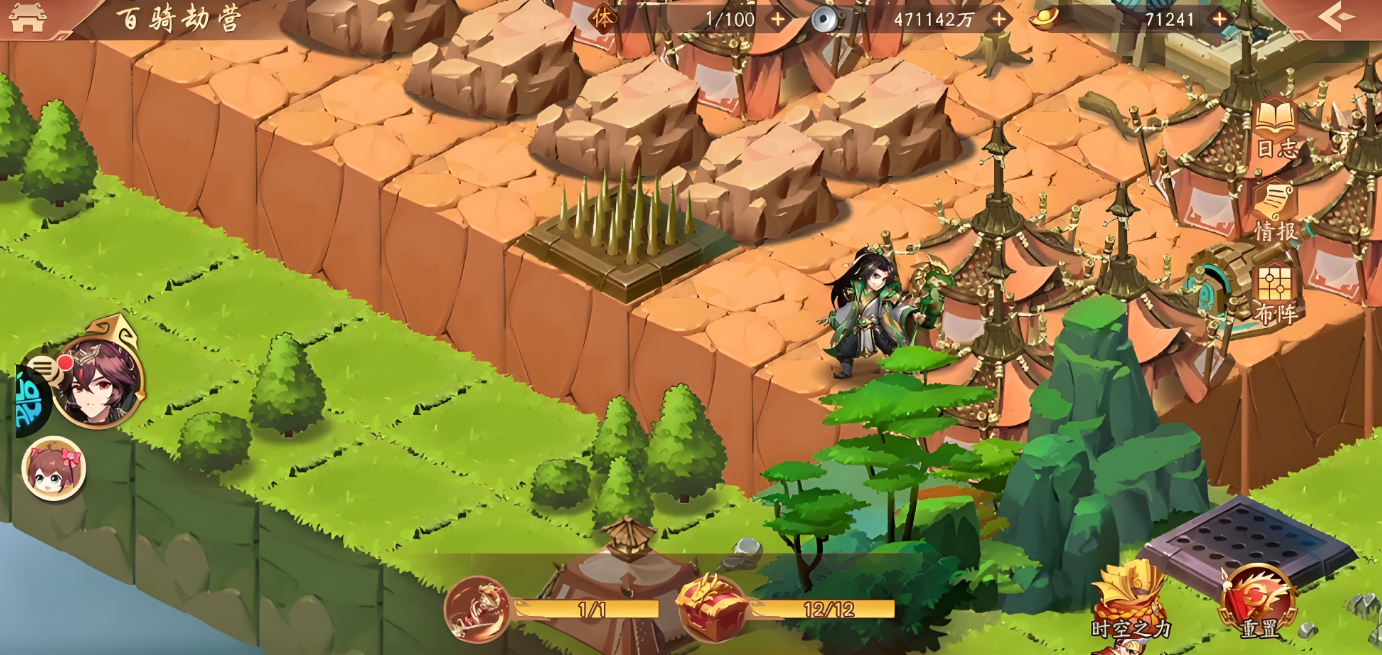Screen dimensions: 1382x655
Task: Open the 情报 intelligence scroll
Action: pyautogui.click(x=1275, y=210)
